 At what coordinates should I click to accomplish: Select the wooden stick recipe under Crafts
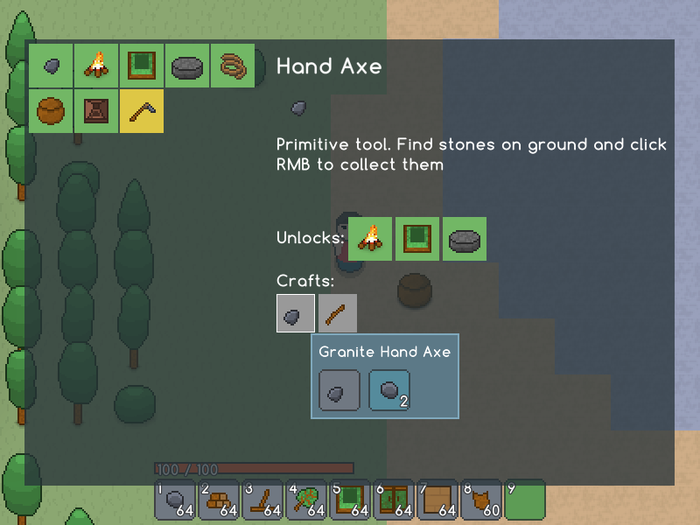338,314
